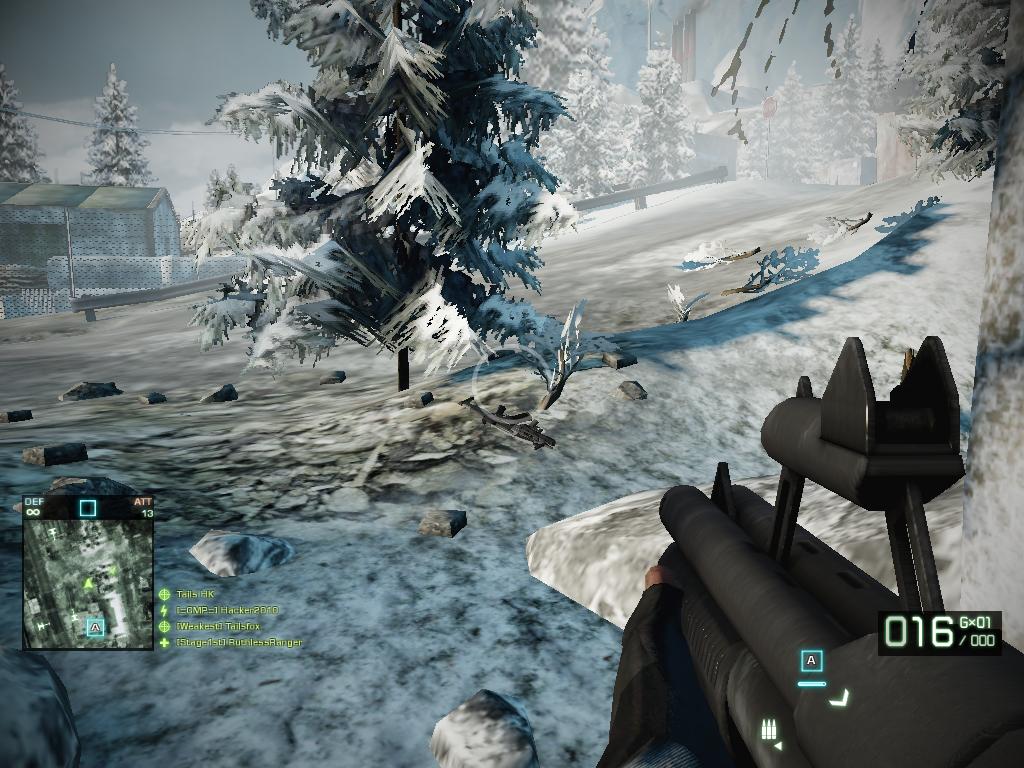Click the objective A icon beside the weapon

pyautogui.click(x=811, y=660)
